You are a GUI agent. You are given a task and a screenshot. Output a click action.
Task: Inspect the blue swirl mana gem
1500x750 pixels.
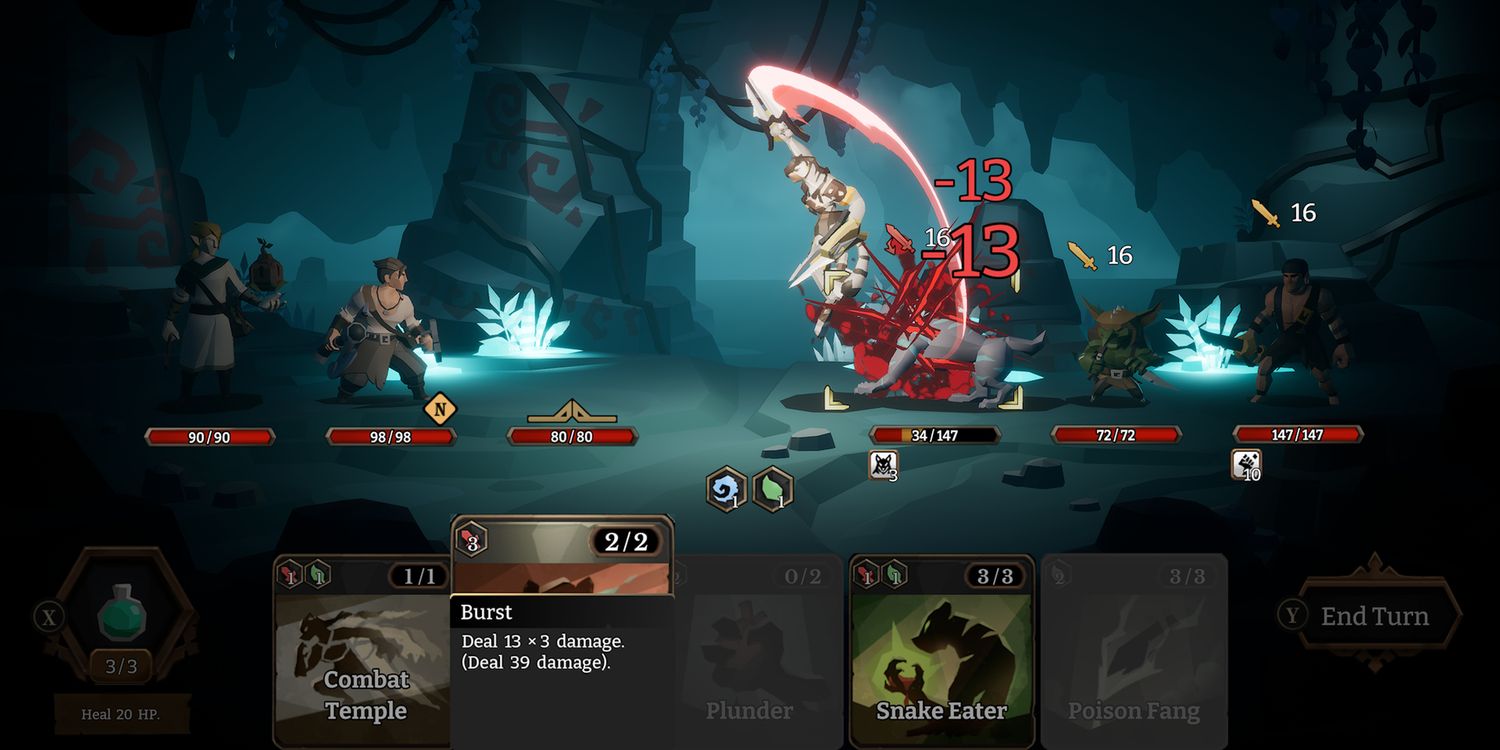[725, 490]
